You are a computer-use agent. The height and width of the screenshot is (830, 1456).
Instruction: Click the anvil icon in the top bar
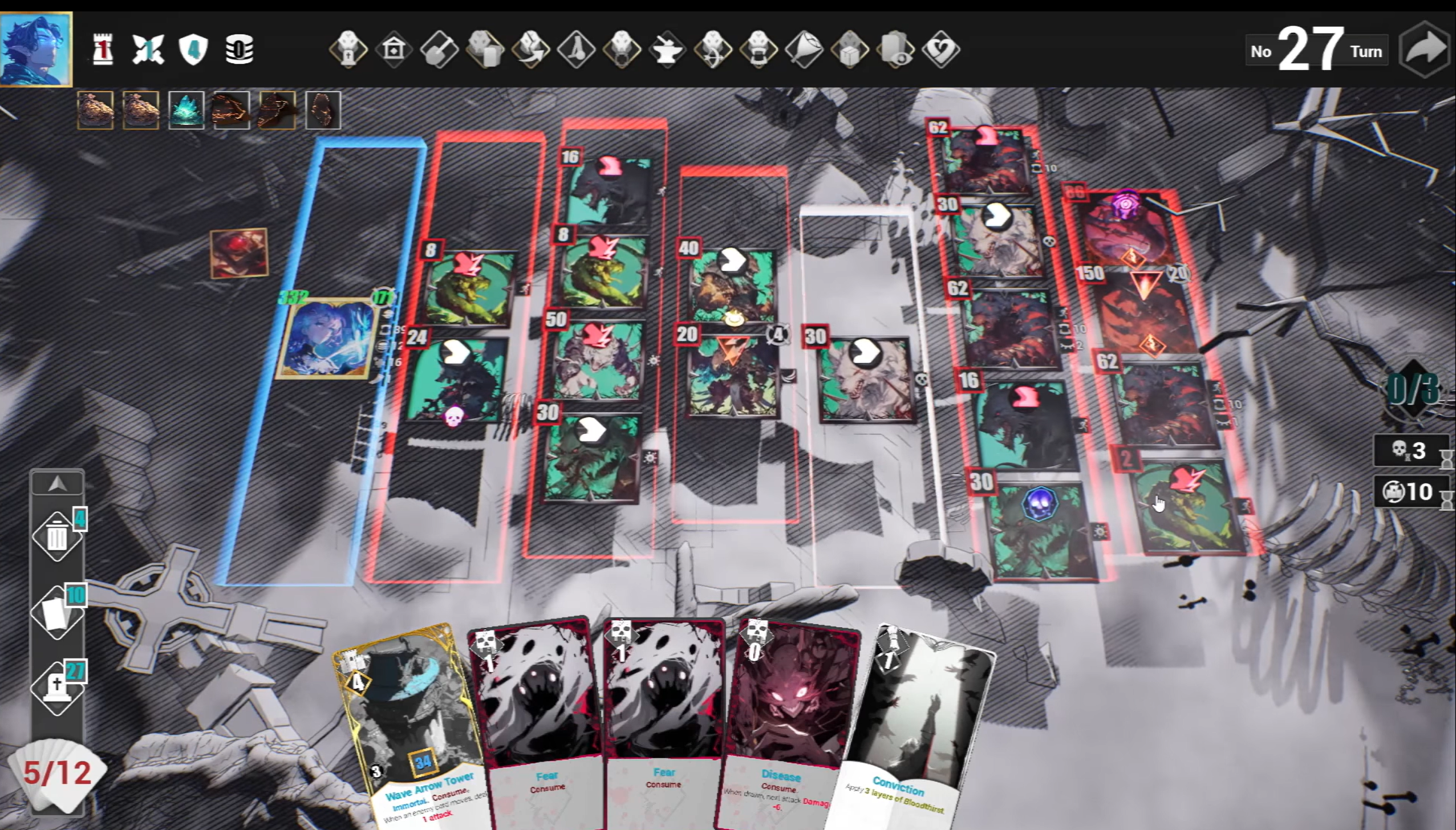tap(667, 50)
